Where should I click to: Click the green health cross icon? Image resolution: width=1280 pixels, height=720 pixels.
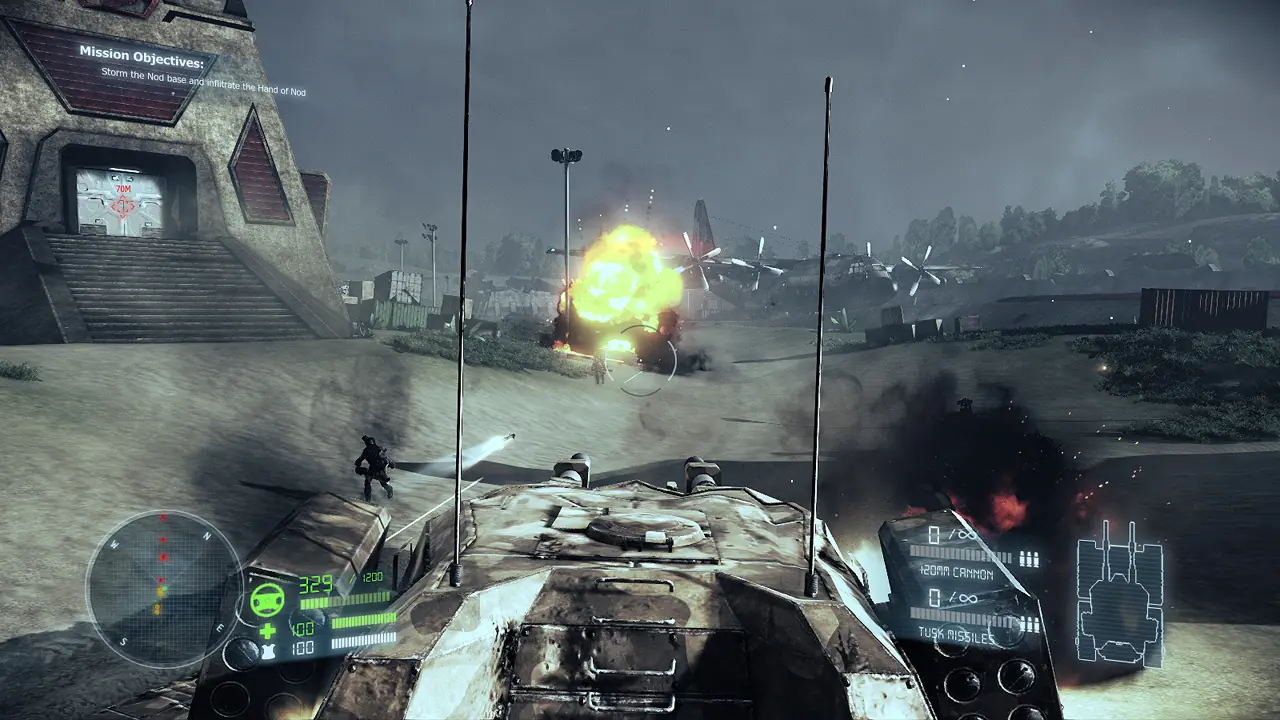[268, 631]
